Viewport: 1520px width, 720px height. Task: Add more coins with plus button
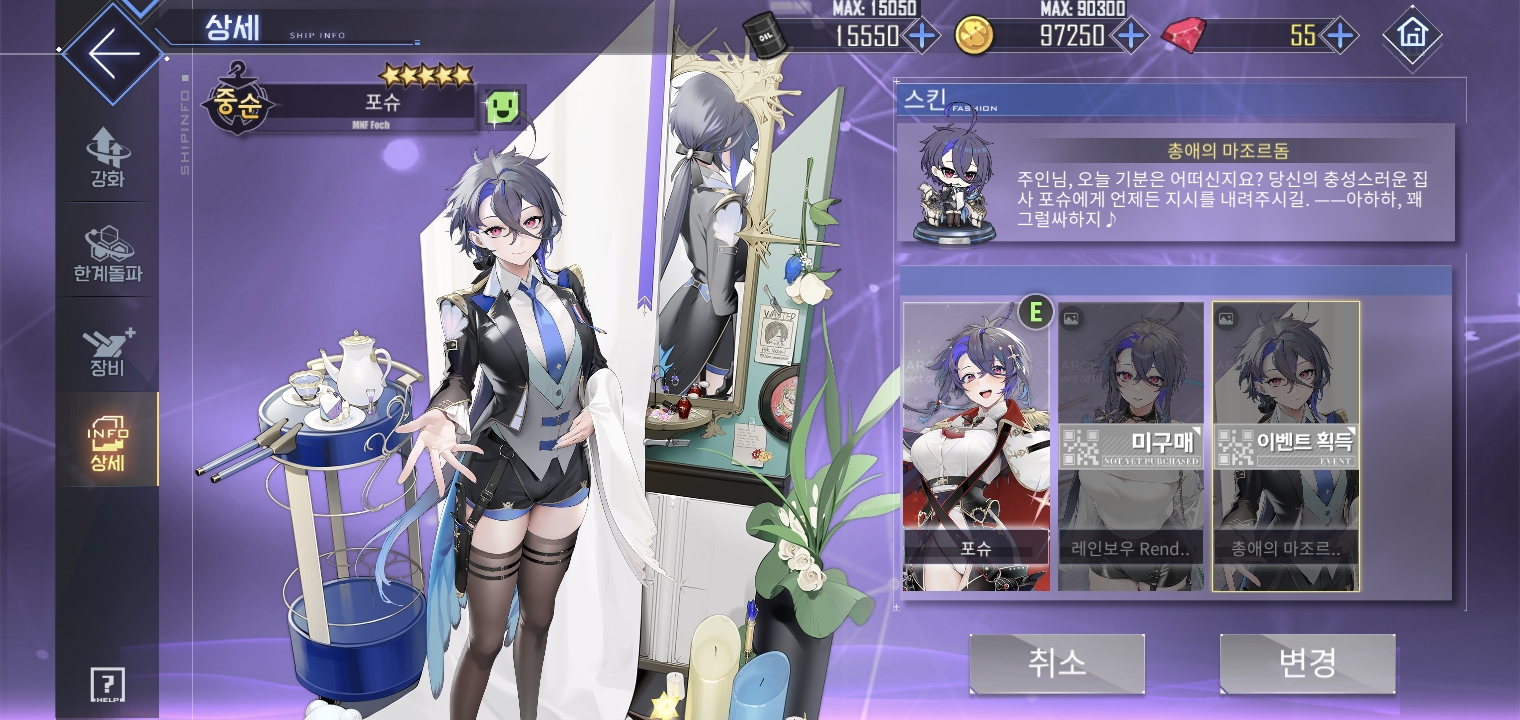click(x=1130, y=36)
